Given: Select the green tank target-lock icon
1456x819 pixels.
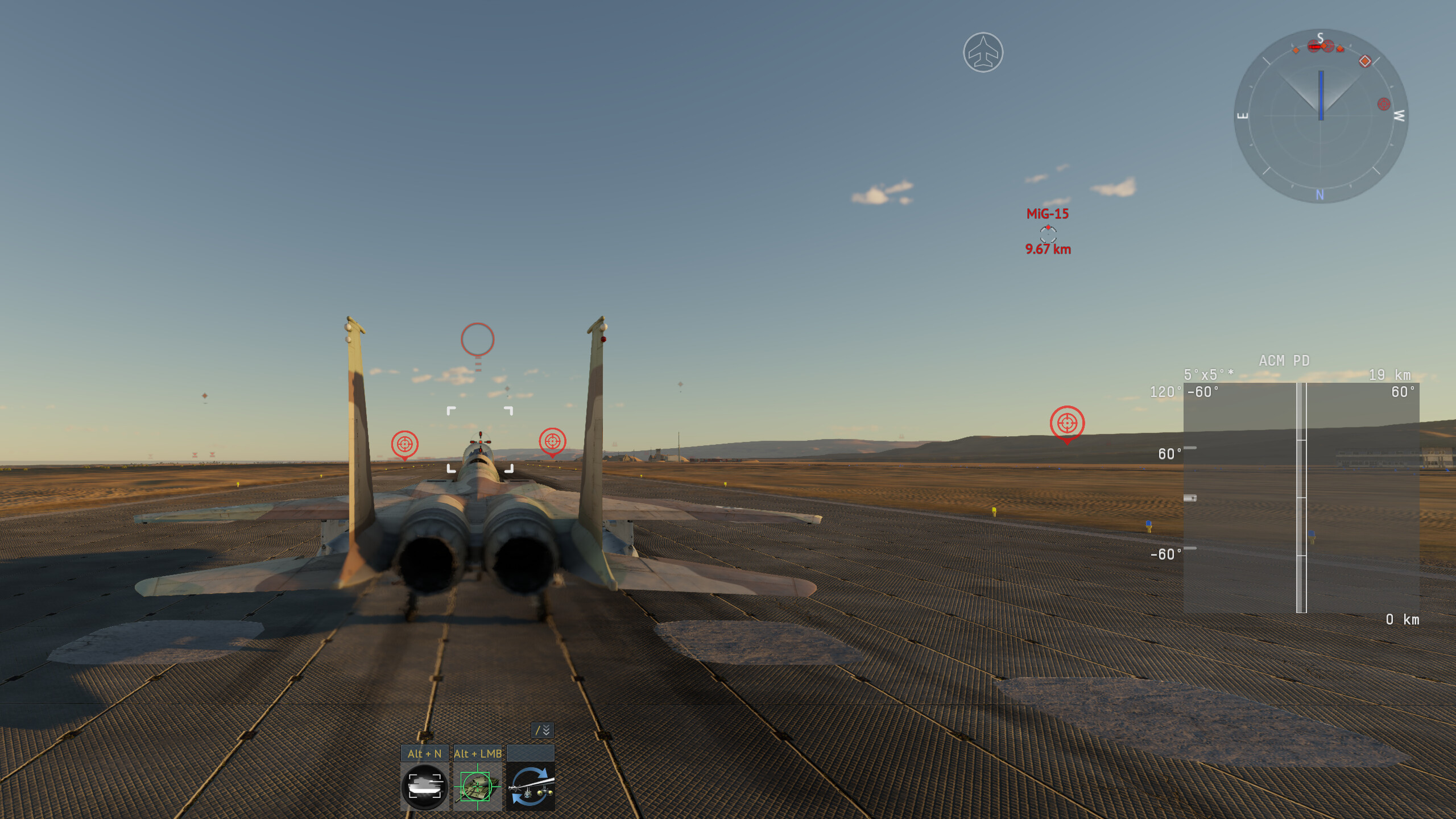Looking at the screenshot, I should 477,787.
